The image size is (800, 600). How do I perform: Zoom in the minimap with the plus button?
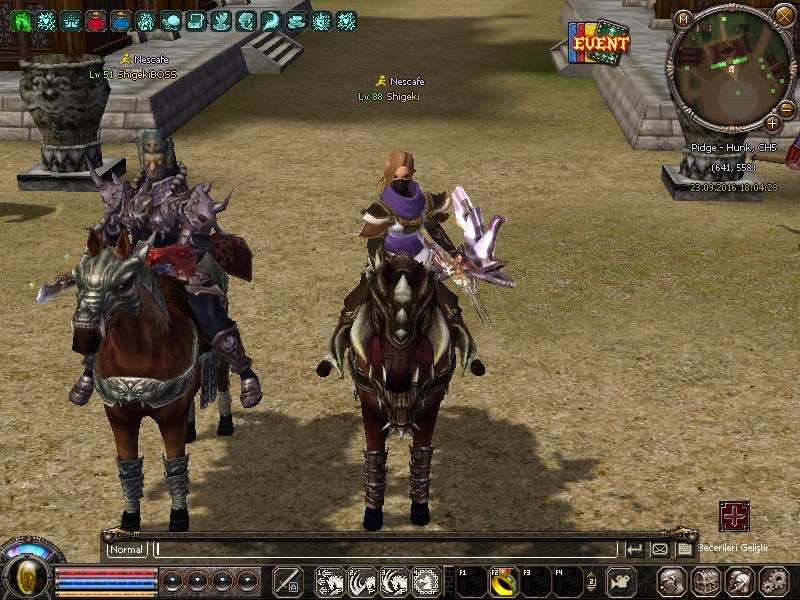pyautogui.click(x=772, y=123)
